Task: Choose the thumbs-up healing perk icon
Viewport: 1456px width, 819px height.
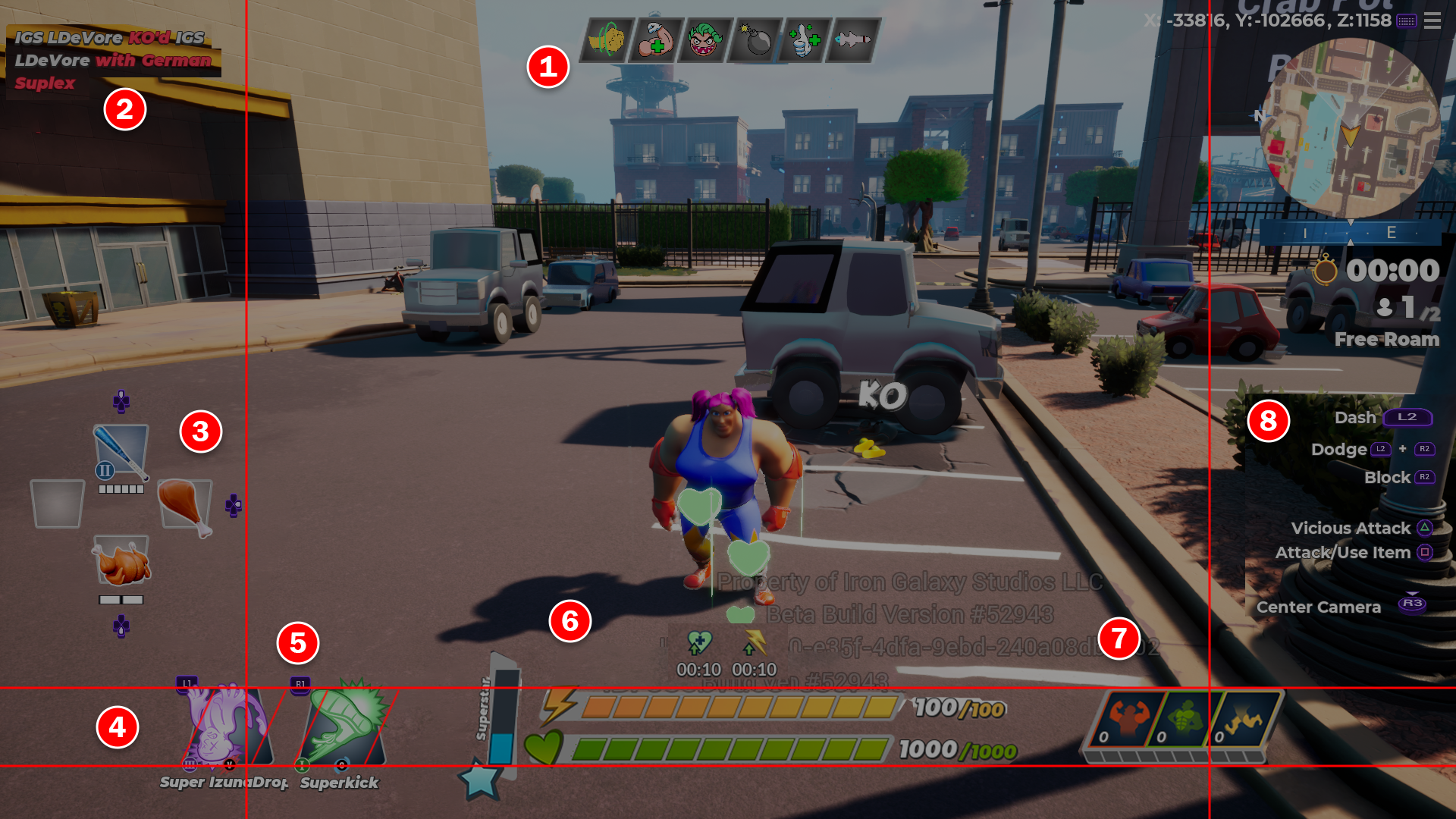Action: [x=805, y=39]
